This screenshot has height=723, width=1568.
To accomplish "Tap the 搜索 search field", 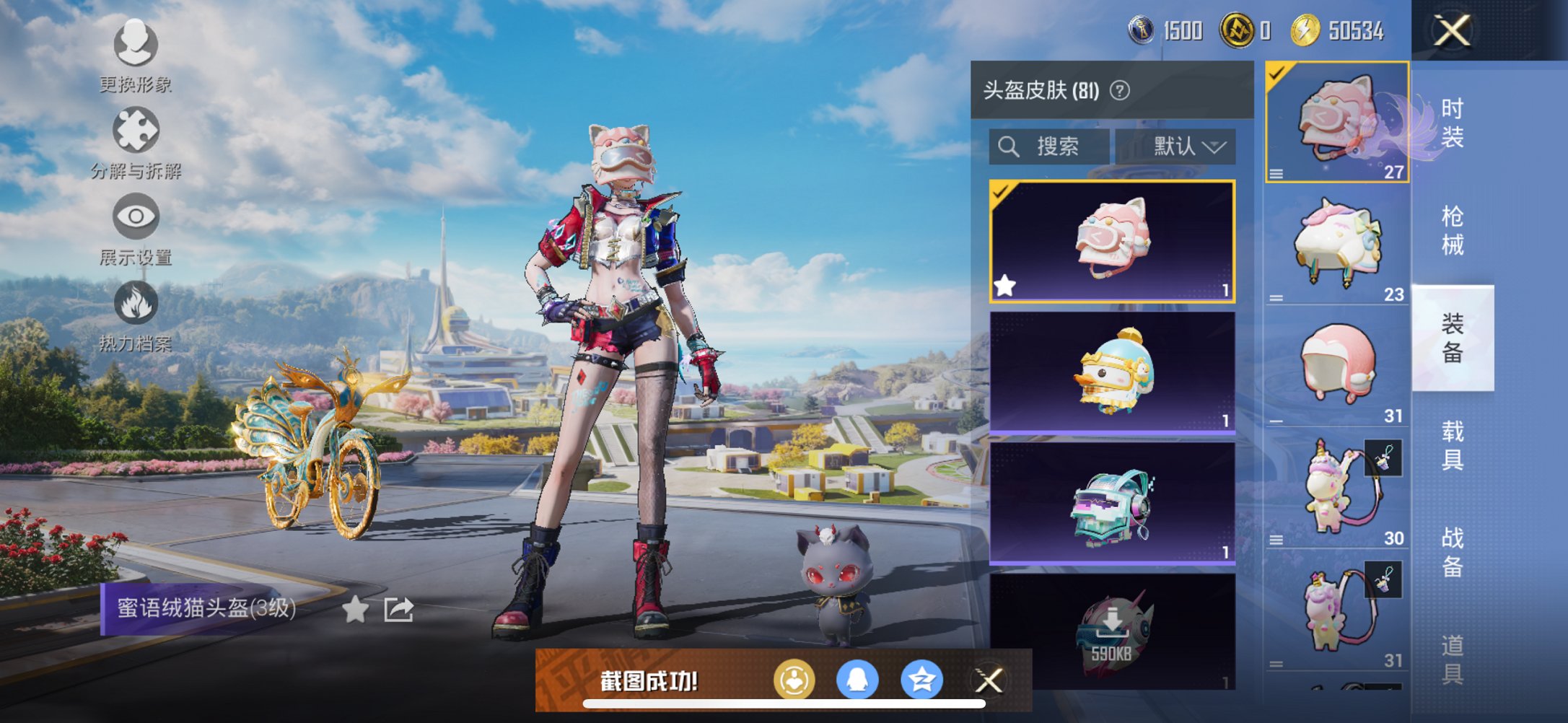I will (1050, 146).
